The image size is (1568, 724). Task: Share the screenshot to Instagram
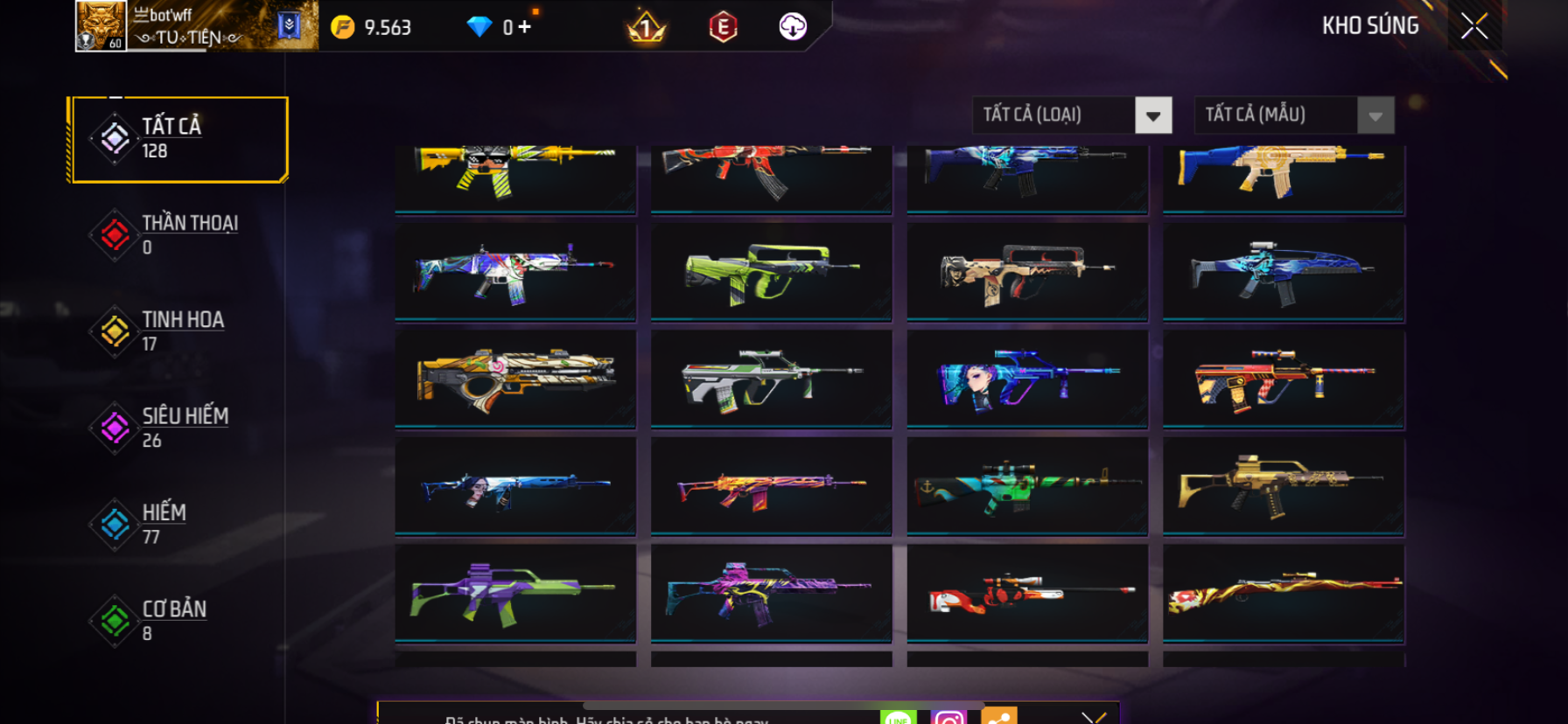point(948,718)
